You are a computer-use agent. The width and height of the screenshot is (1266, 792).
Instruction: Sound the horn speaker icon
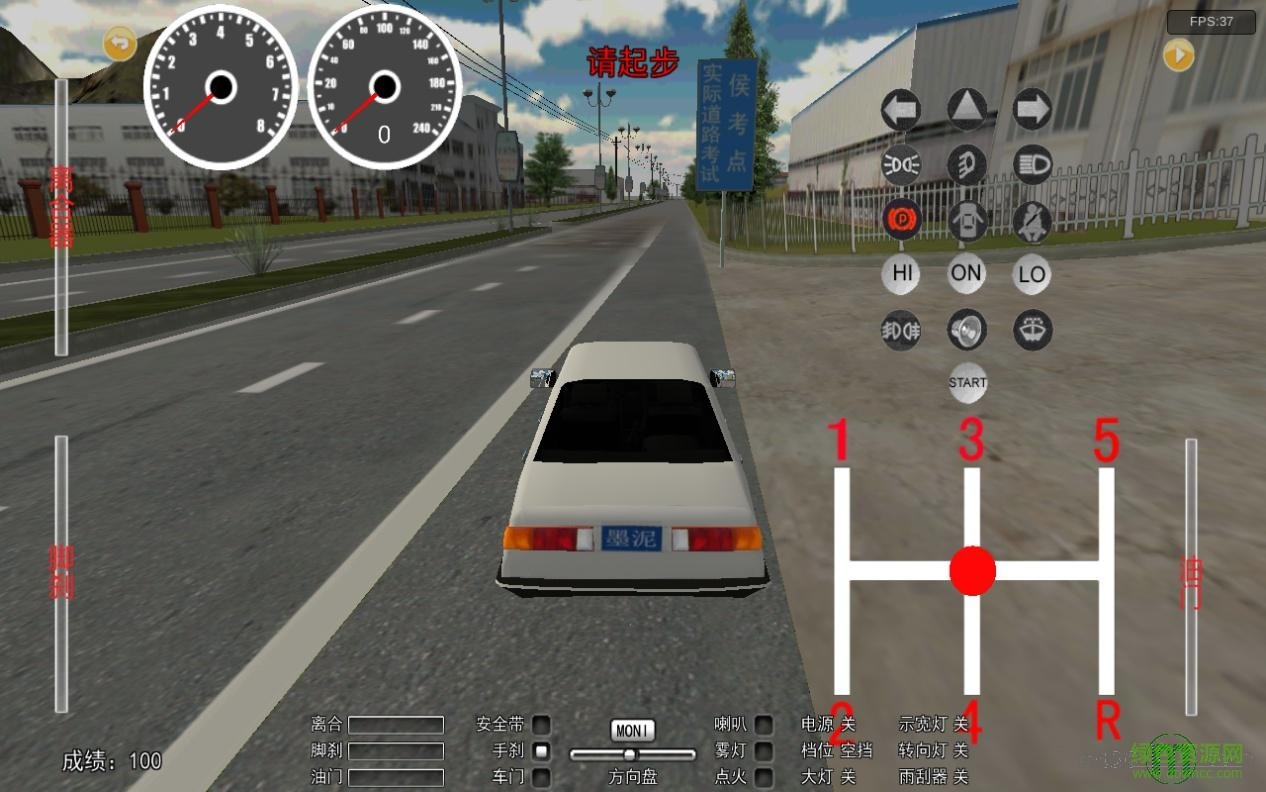(967, 329)
